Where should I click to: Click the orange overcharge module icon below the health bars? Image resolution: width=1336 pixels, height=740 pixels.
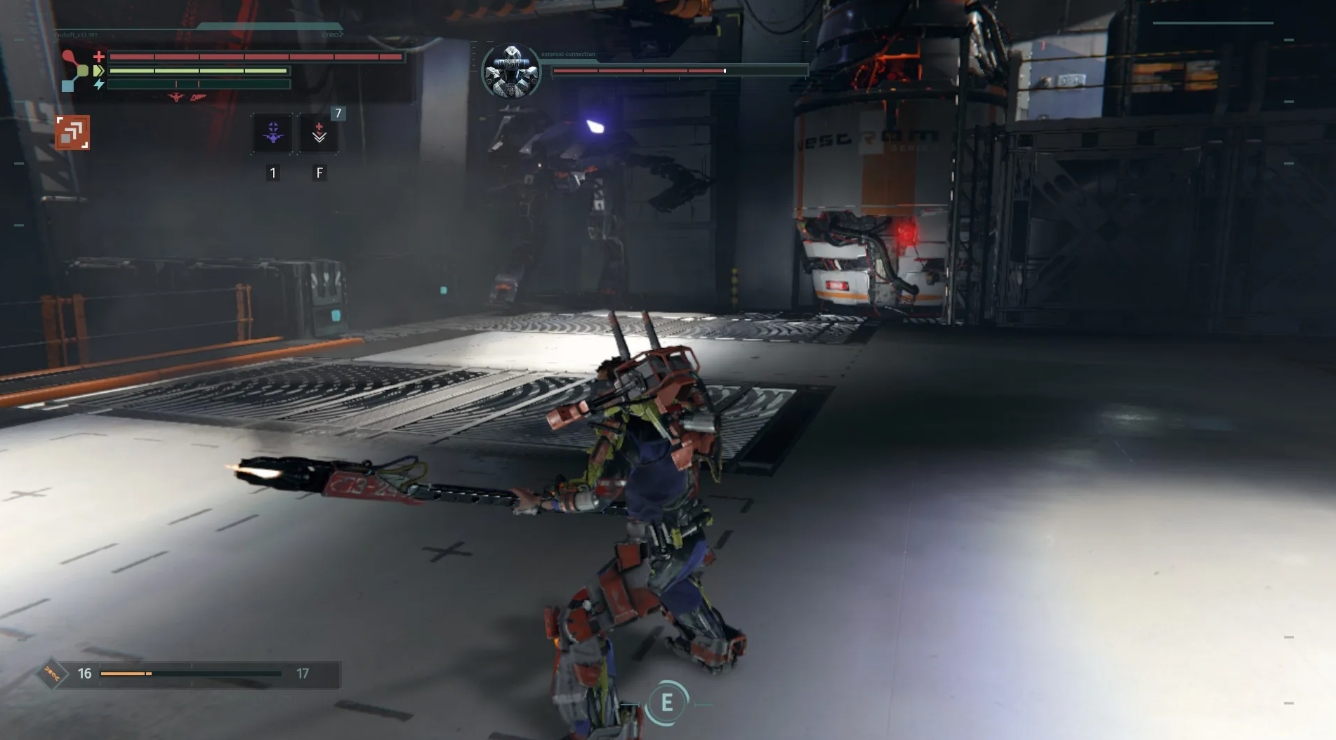point(72,132)
